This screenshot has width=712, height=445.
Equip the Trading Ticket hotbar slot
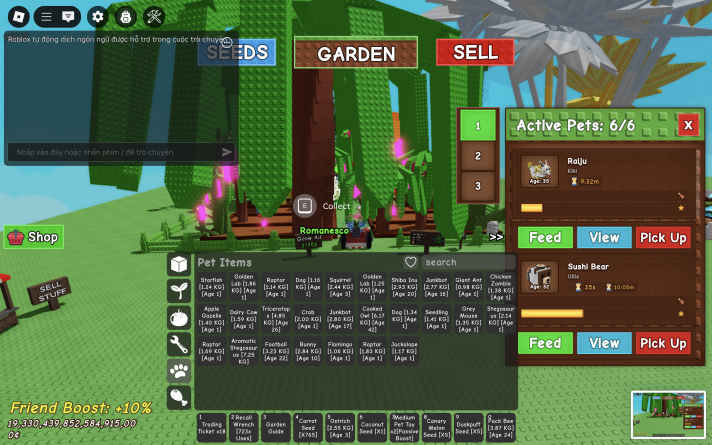pos(211,427)
